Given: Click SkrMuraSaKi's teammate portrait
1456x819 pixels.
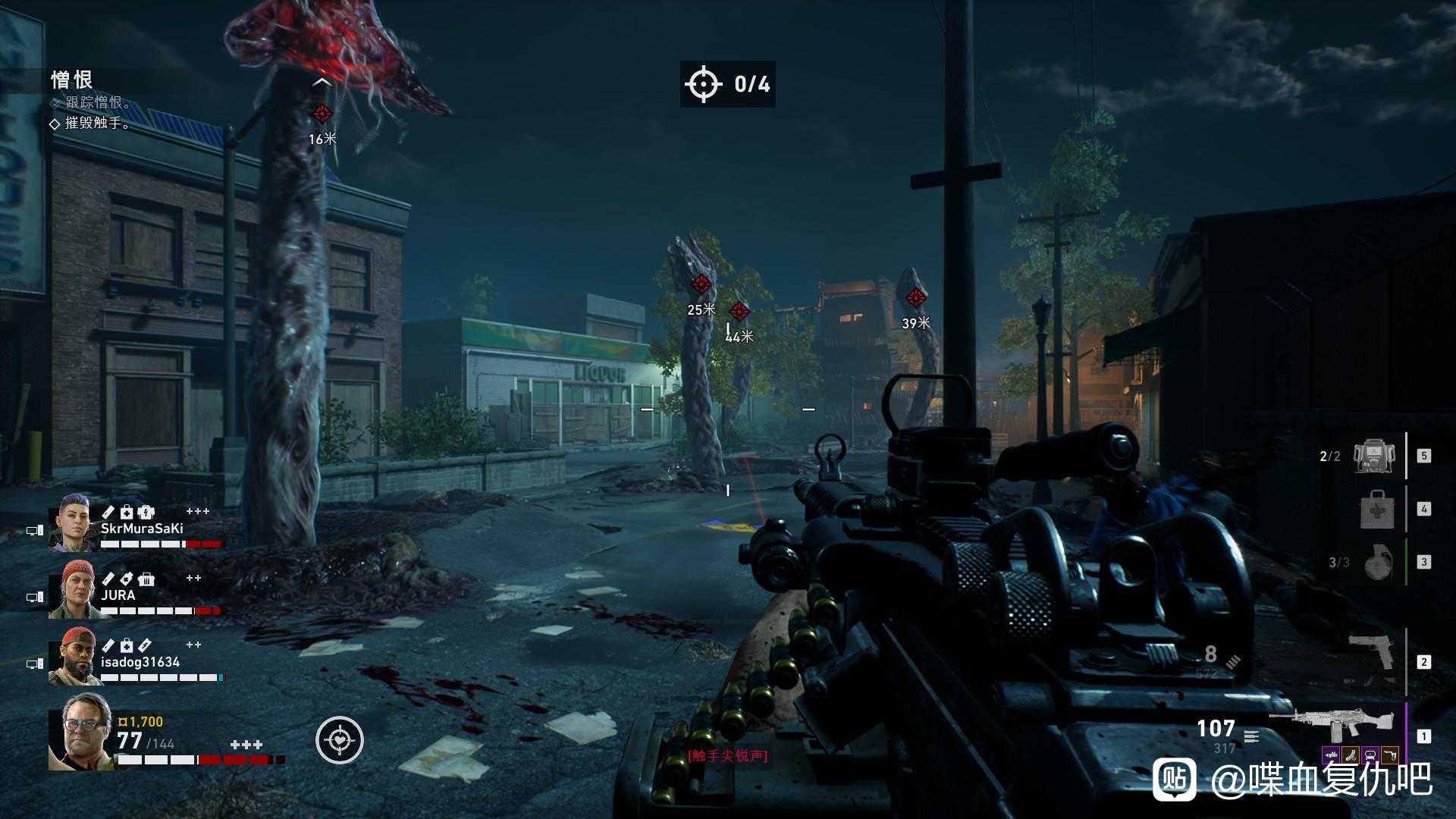Looking at the screenshot, I should pos(73,522).
